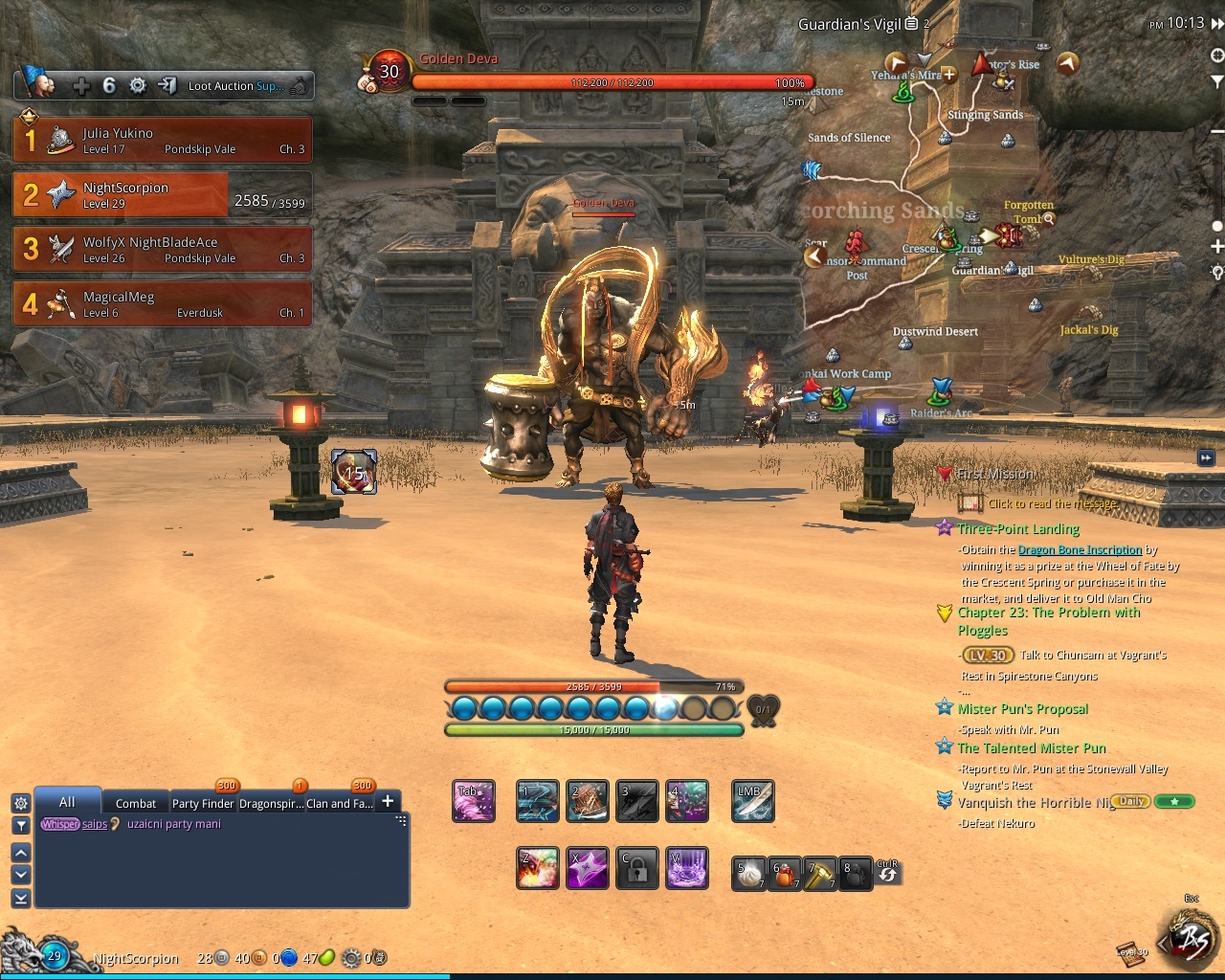This screenshot has width=1225, height=980.
Task: Select party member MagicalMeg
Action: click(162, 303)
